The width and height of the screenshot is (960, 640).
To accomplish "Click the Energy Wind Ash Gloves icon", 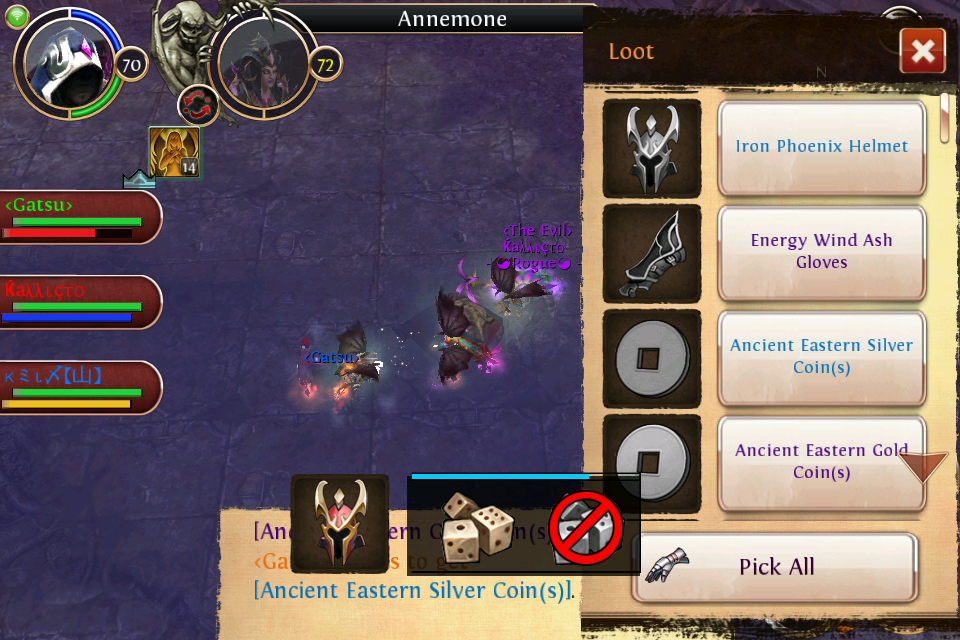I will coord(652,253).
